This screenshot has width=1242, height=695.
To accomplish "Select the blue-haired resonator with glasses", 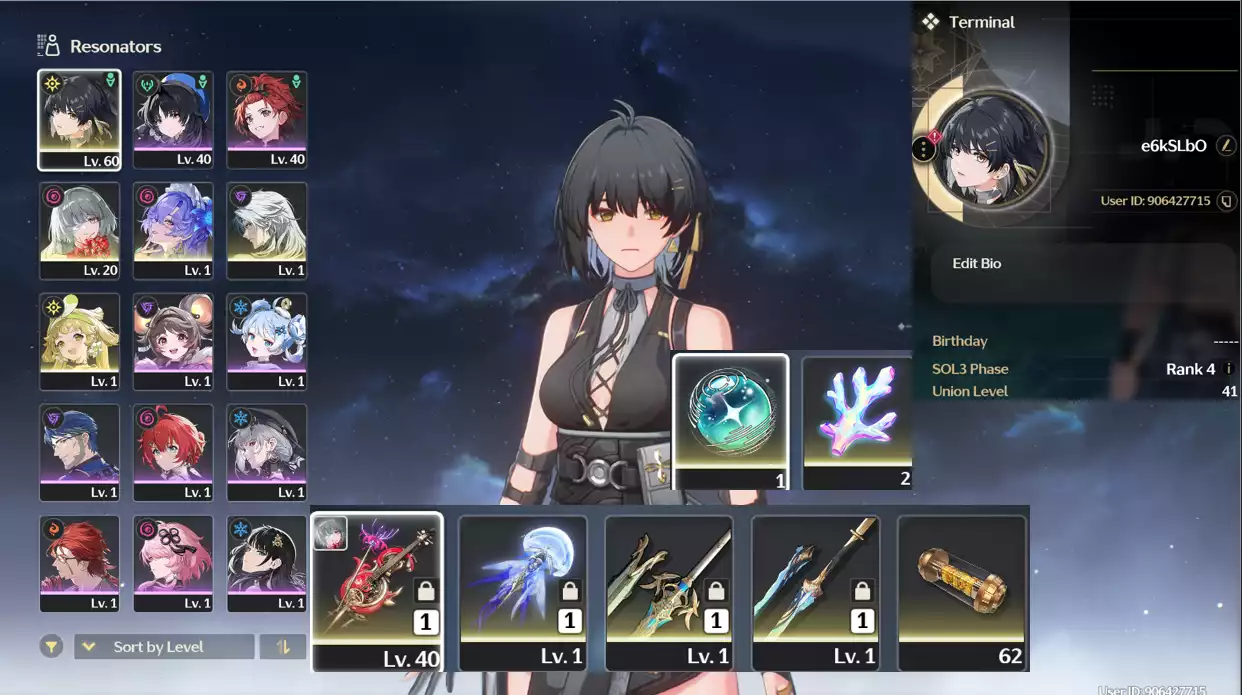I will (79, 452).
